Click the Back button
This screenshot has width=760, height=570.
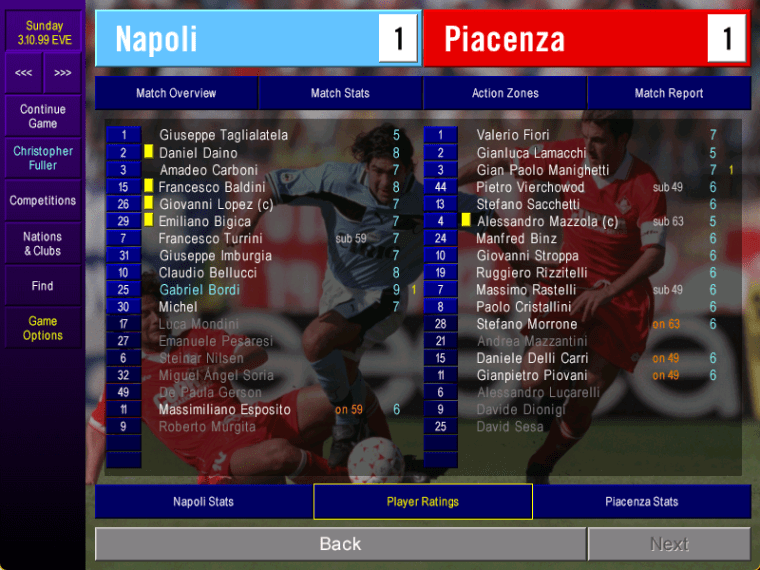pyautogui.click(x=340, y=544)
